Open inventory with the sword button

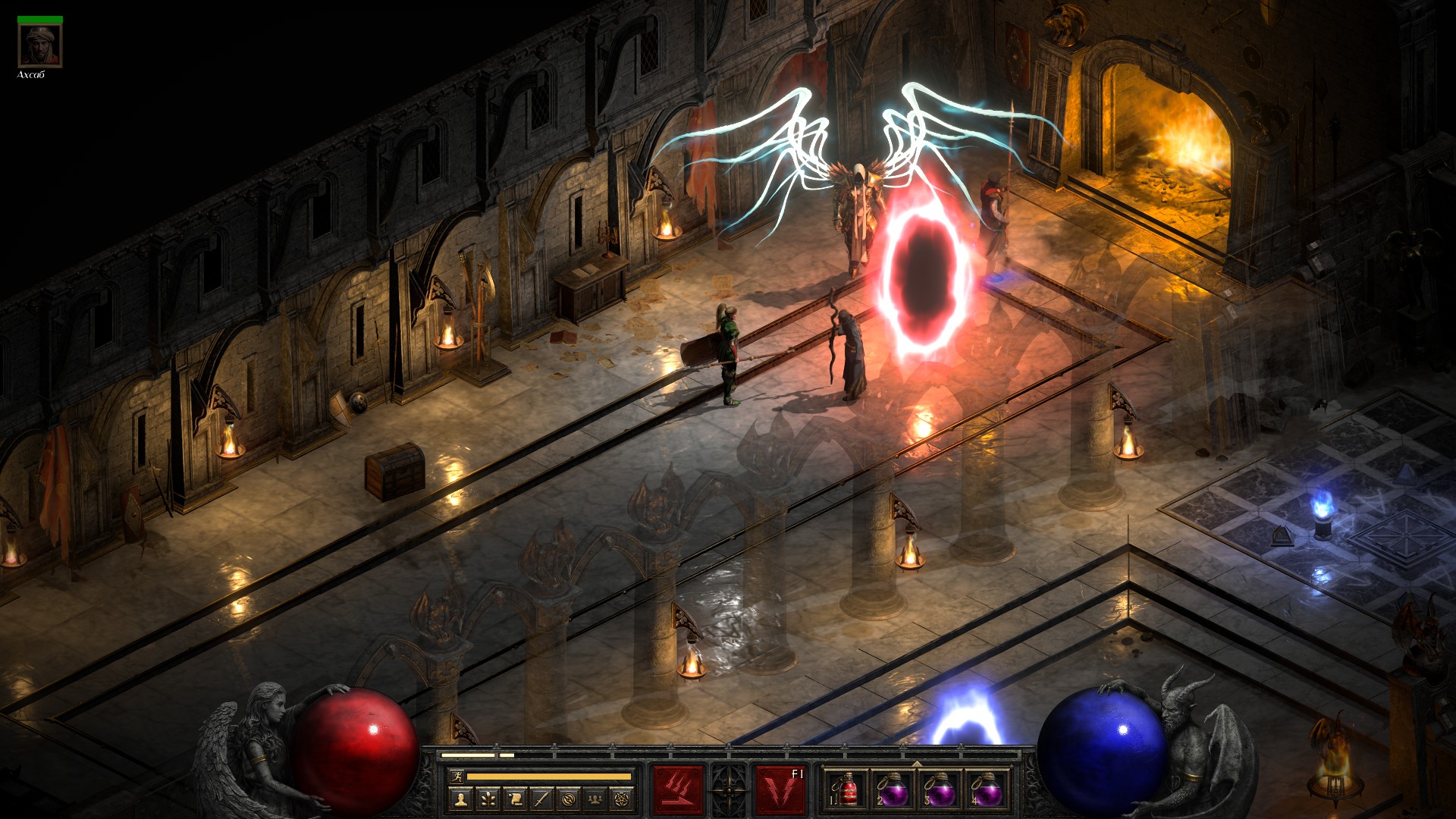coord(541,799)
